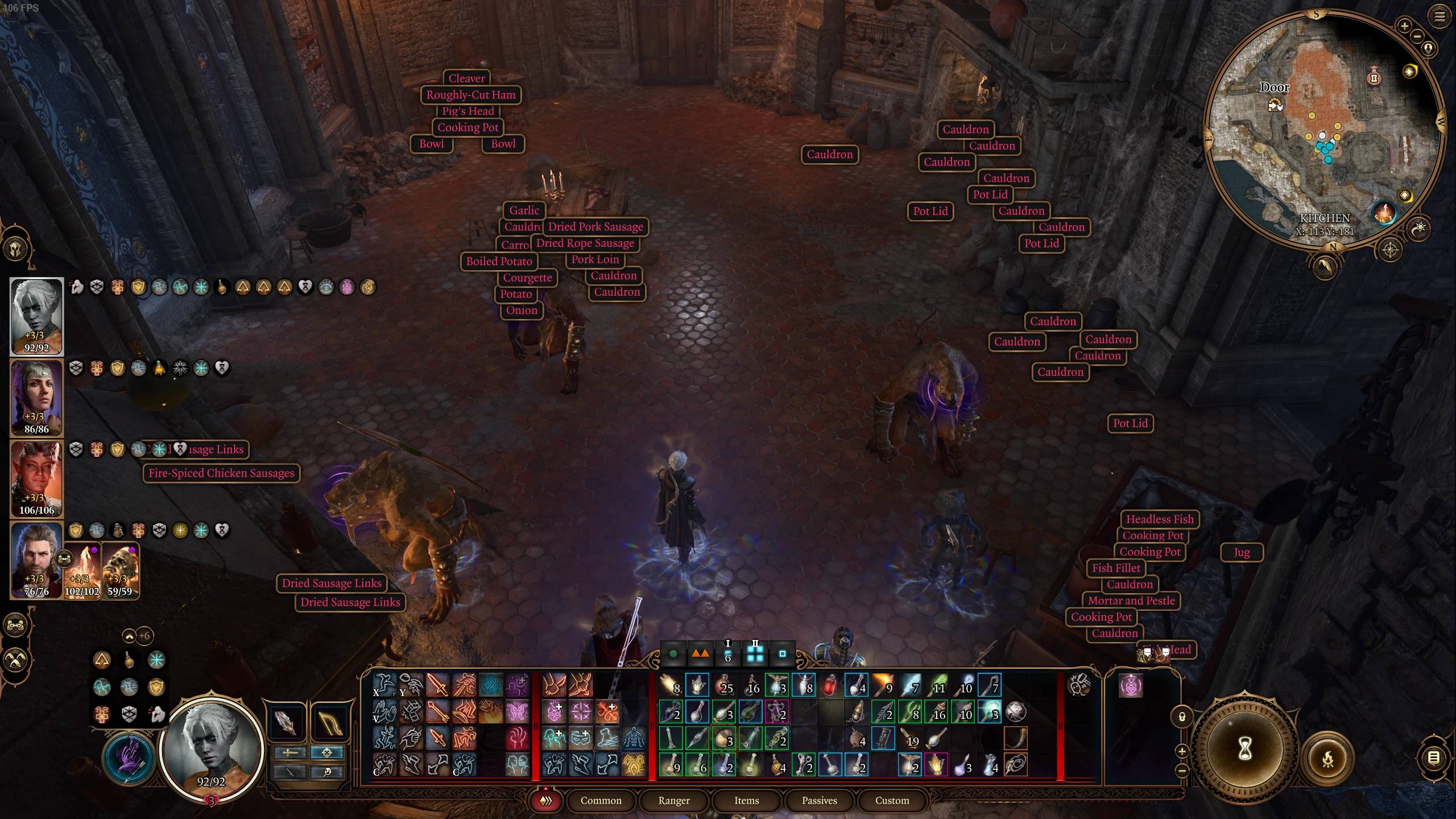Screen dimensions: 1456x819
Task: Click the purple skull ability in the side panel
Action: [x=1131, y=686]
